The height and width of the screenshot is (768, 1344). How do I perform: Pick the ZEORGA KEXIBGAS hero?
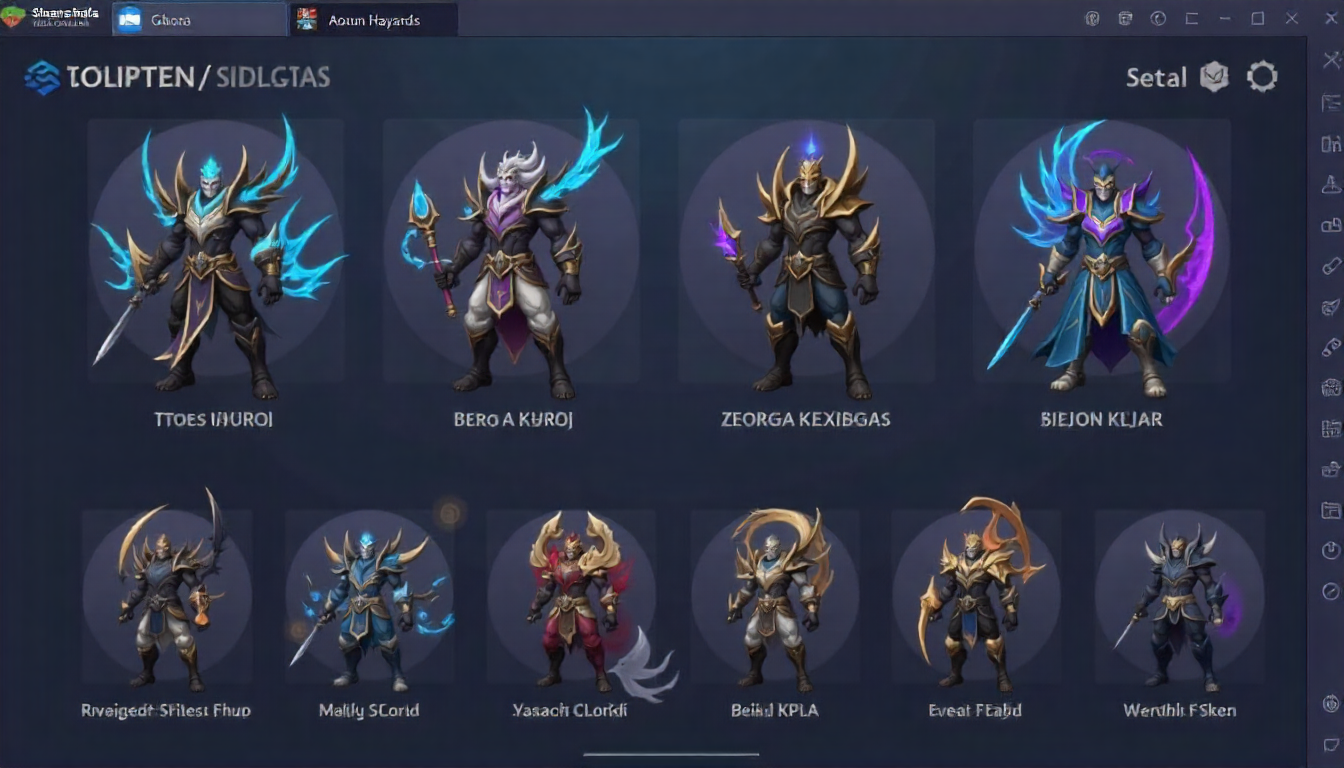click(806, 260)
